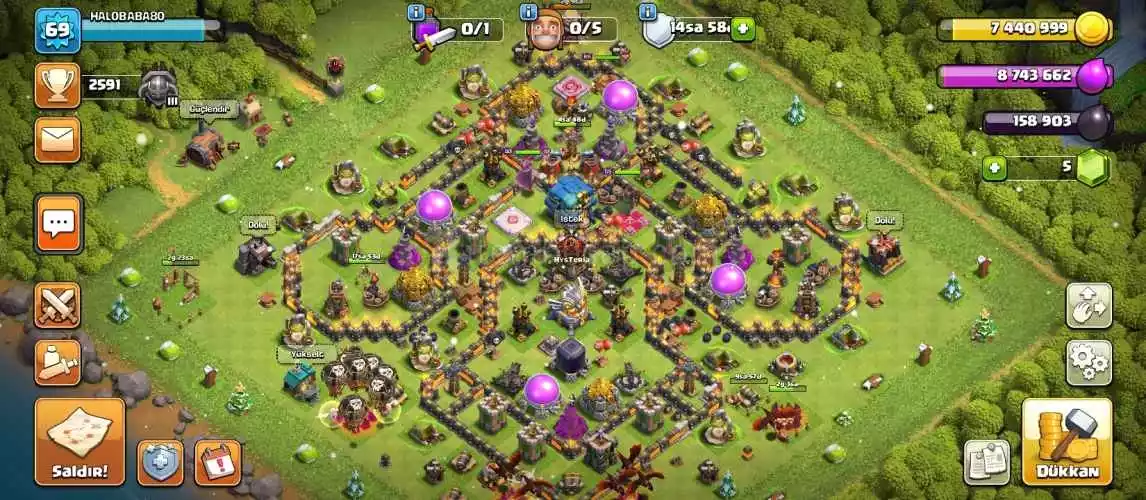Tap the gold coin icon
Screen dimensions: 1146x500
pos(1093,29)
